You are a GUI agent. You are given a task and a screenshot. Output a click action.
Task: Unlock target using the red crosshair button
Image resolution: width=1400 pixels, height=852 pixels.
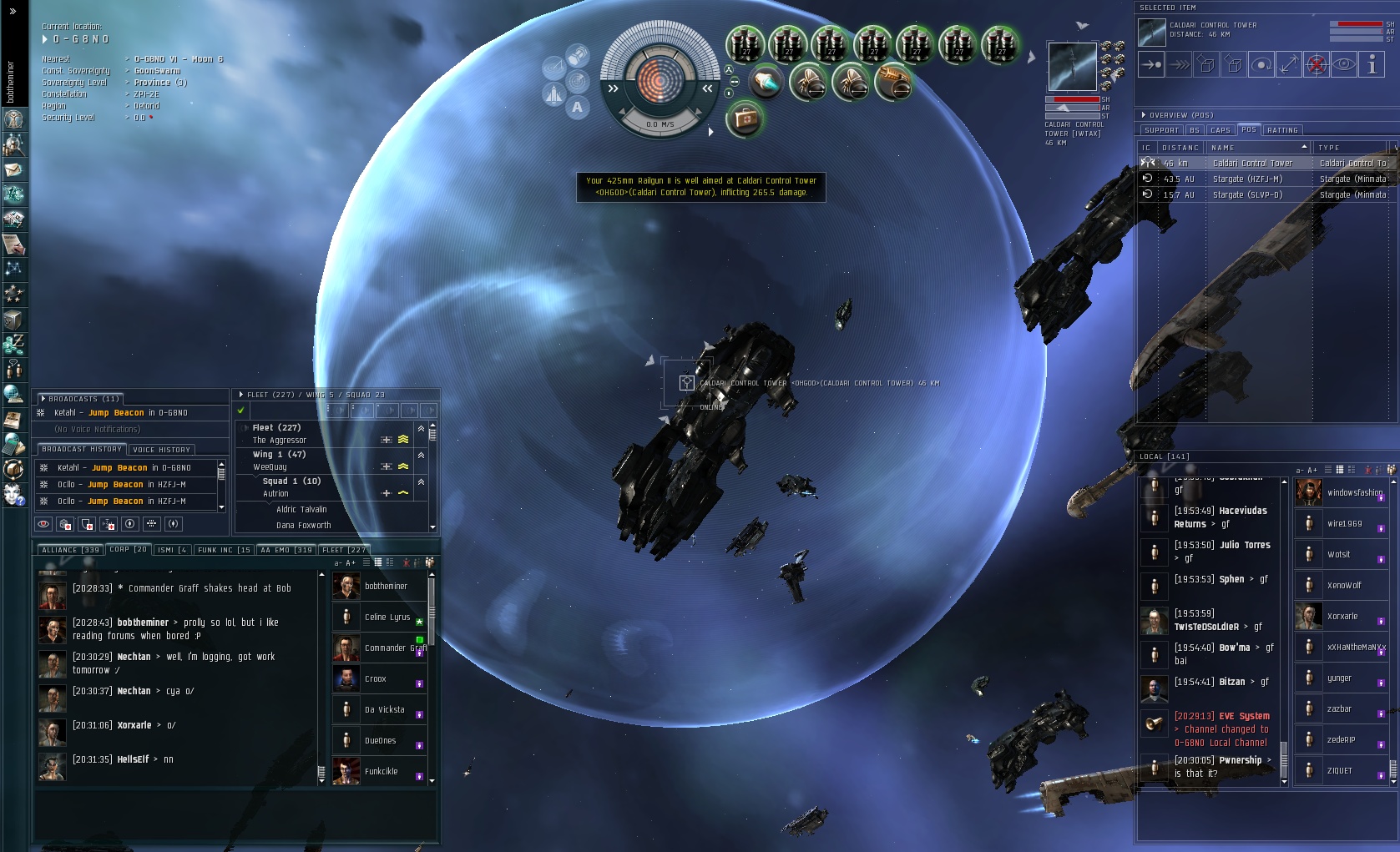1317,64
